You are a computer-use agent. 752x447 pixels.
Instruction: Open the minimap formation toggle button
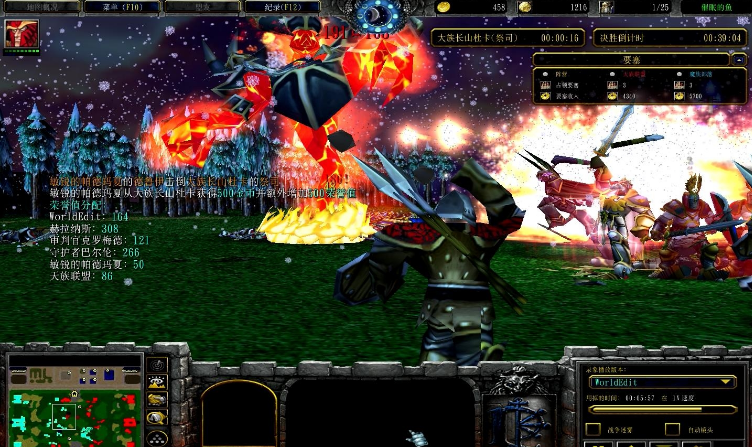157,437
